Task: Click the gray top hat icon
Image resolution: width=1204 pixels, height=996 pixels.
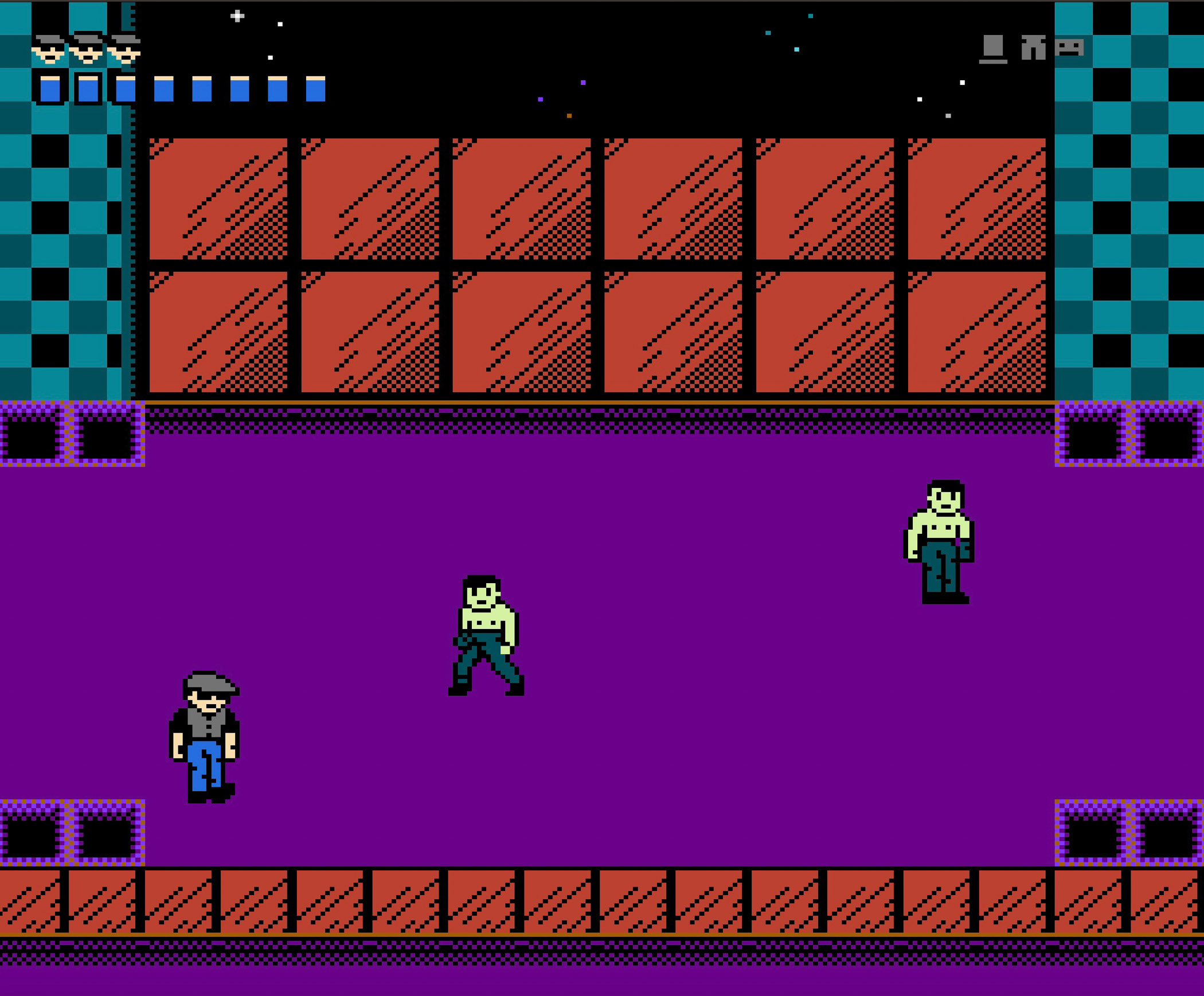Action: (x=992, y=49)
